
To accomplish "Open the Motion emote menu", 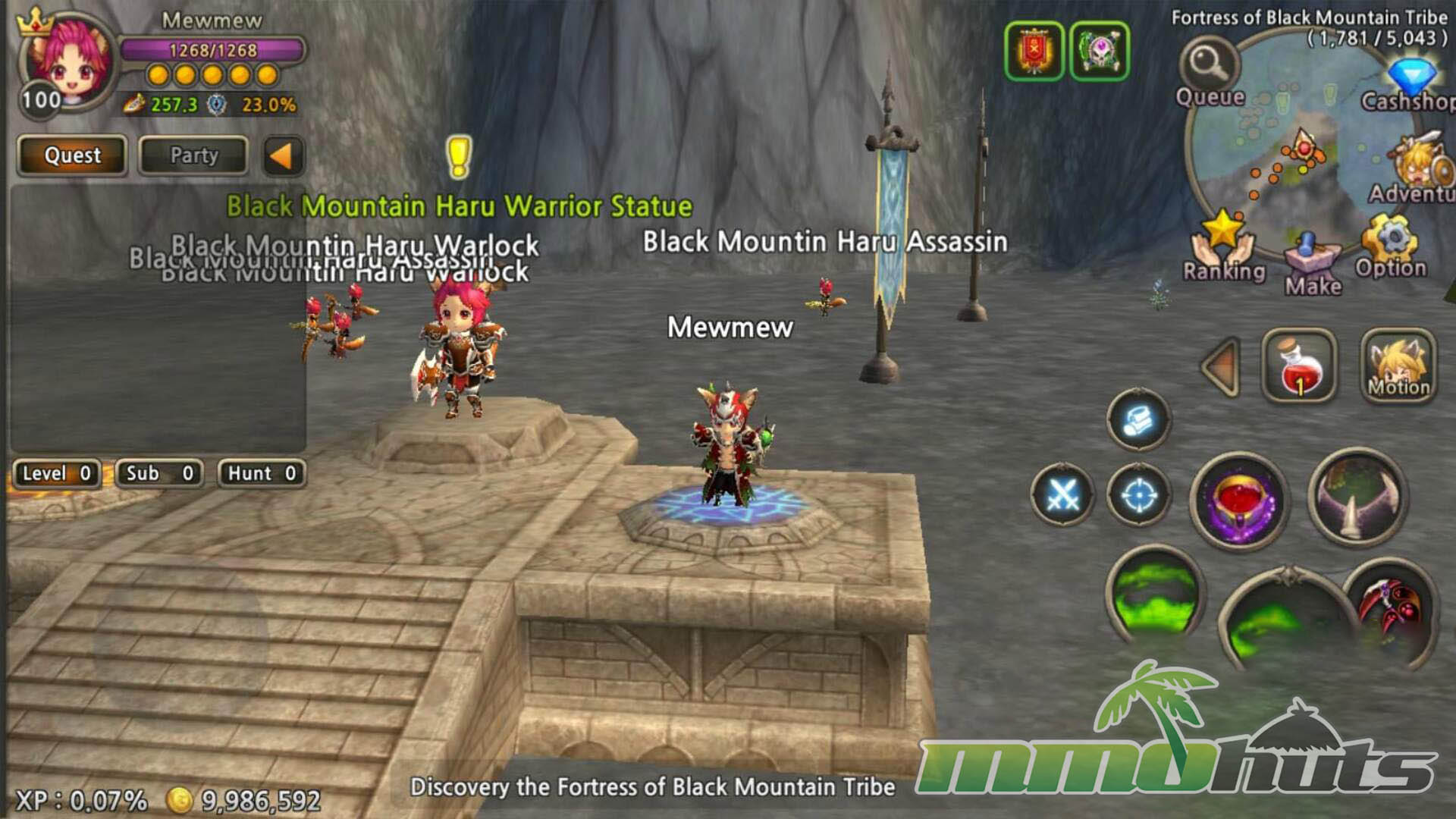I will (x=1398, y=366).
